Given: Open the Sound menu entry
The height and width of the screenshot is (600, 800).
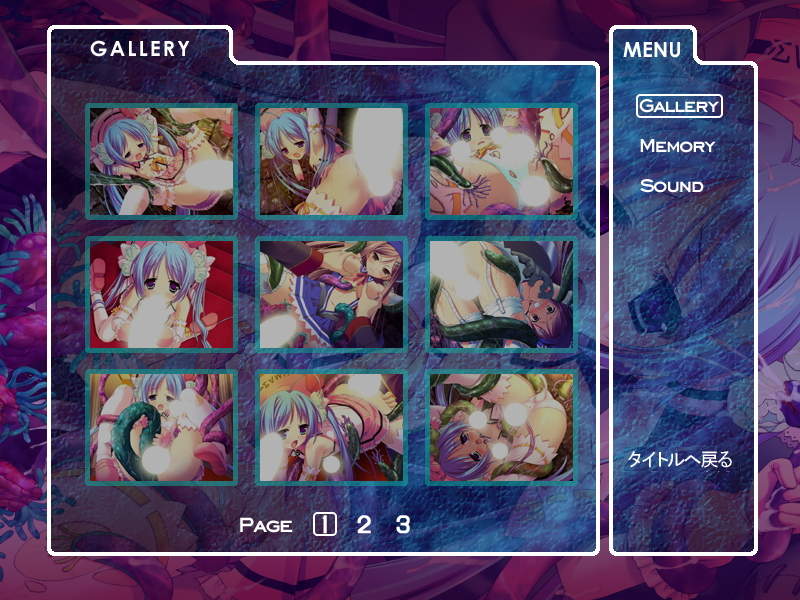Looking at the screenshot, I should (671, 186).
